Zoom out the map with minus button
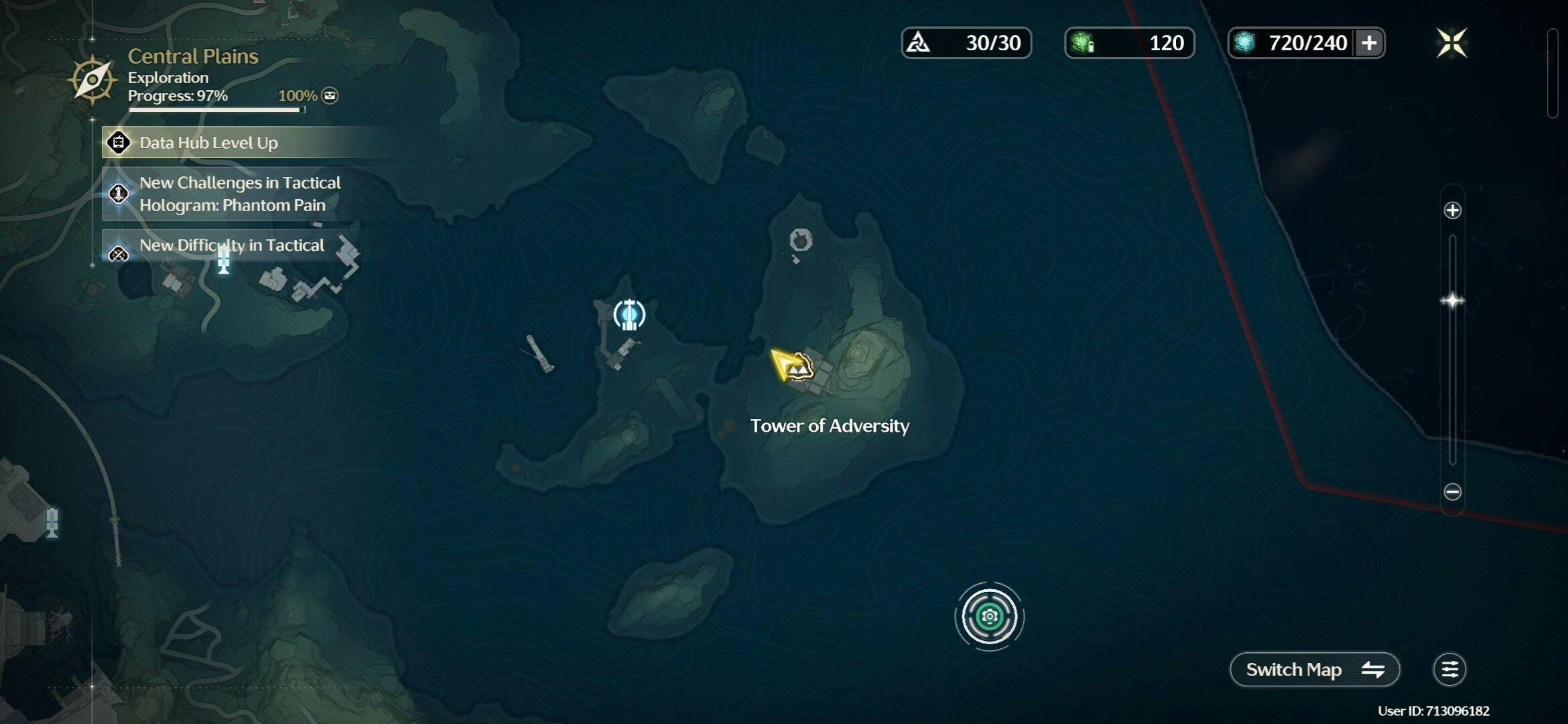Screen dimensions: 1568x724 1452,492
